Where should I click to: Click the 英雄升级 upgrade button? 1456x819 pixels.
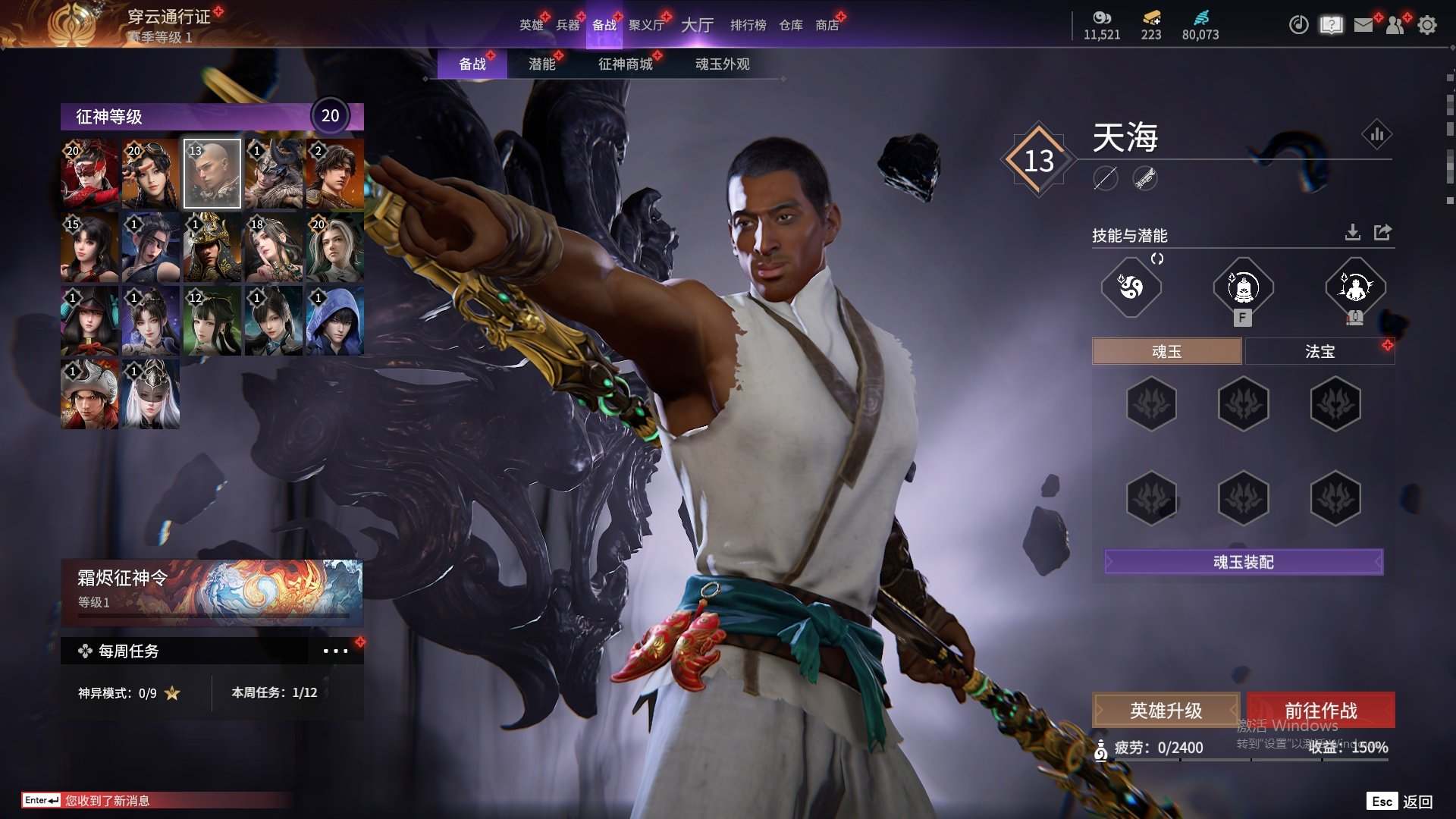1166,711
